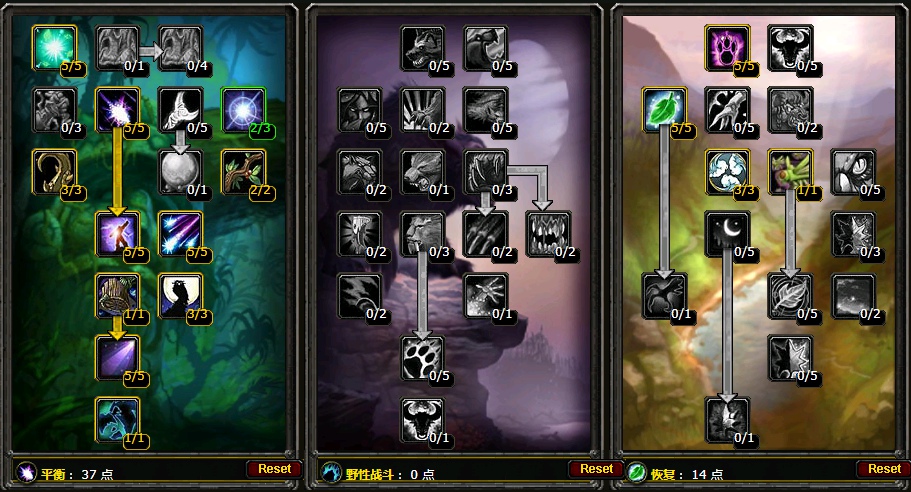Choose the green leaf Restoration talent
911x492 pixels.
(664, 109)
